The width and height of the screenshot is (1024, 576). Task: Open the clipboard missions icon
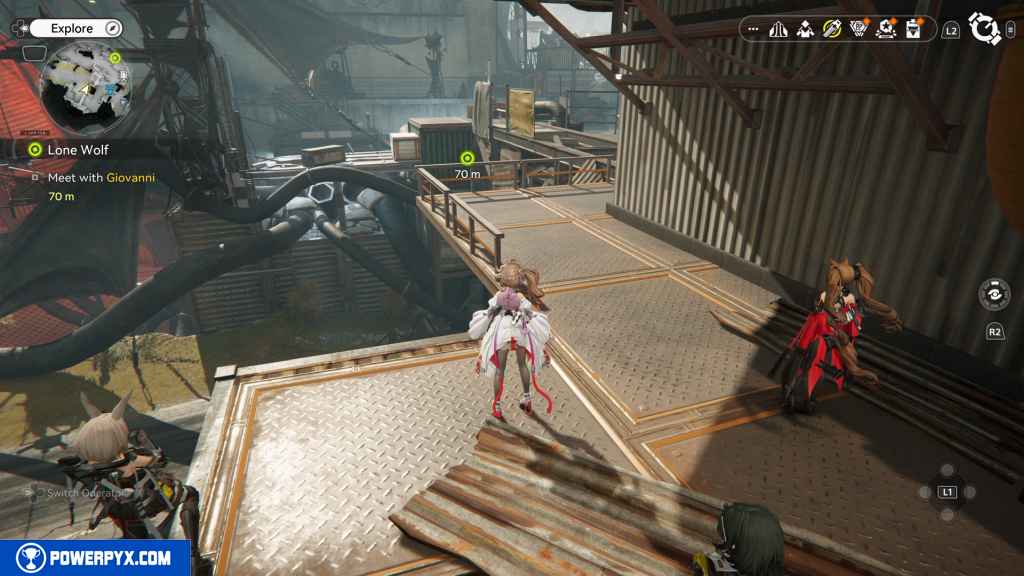pos(912,30)
